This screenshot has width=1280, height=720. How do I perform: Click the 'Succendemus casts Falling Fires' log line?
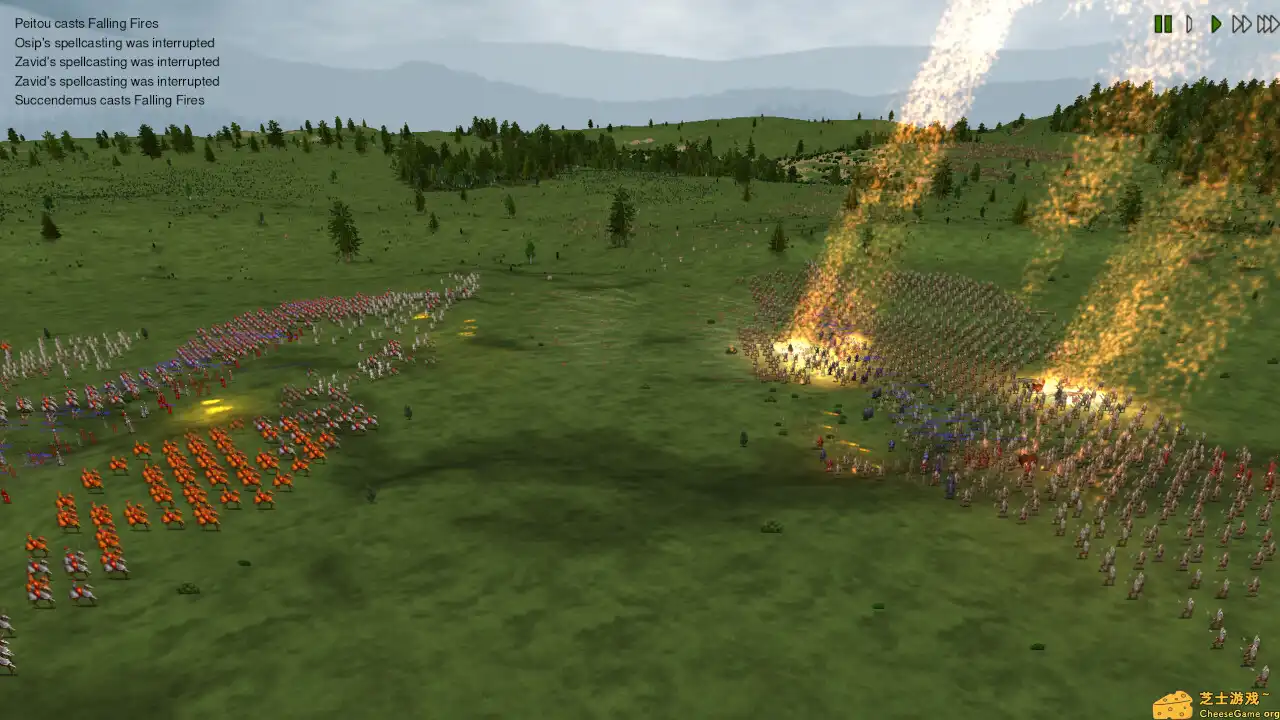[108, 100]
